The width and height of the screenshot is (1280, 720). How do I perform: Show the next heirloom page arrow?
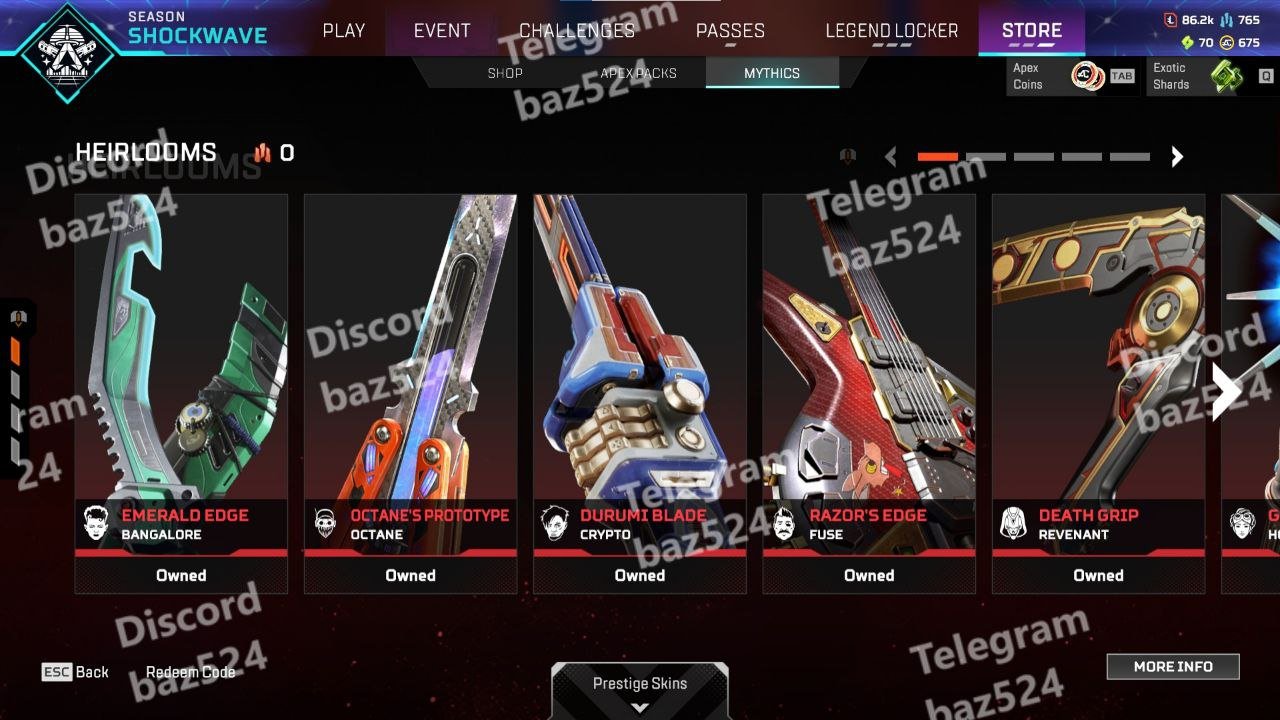pyautogui.click(x=1177, y=156)
